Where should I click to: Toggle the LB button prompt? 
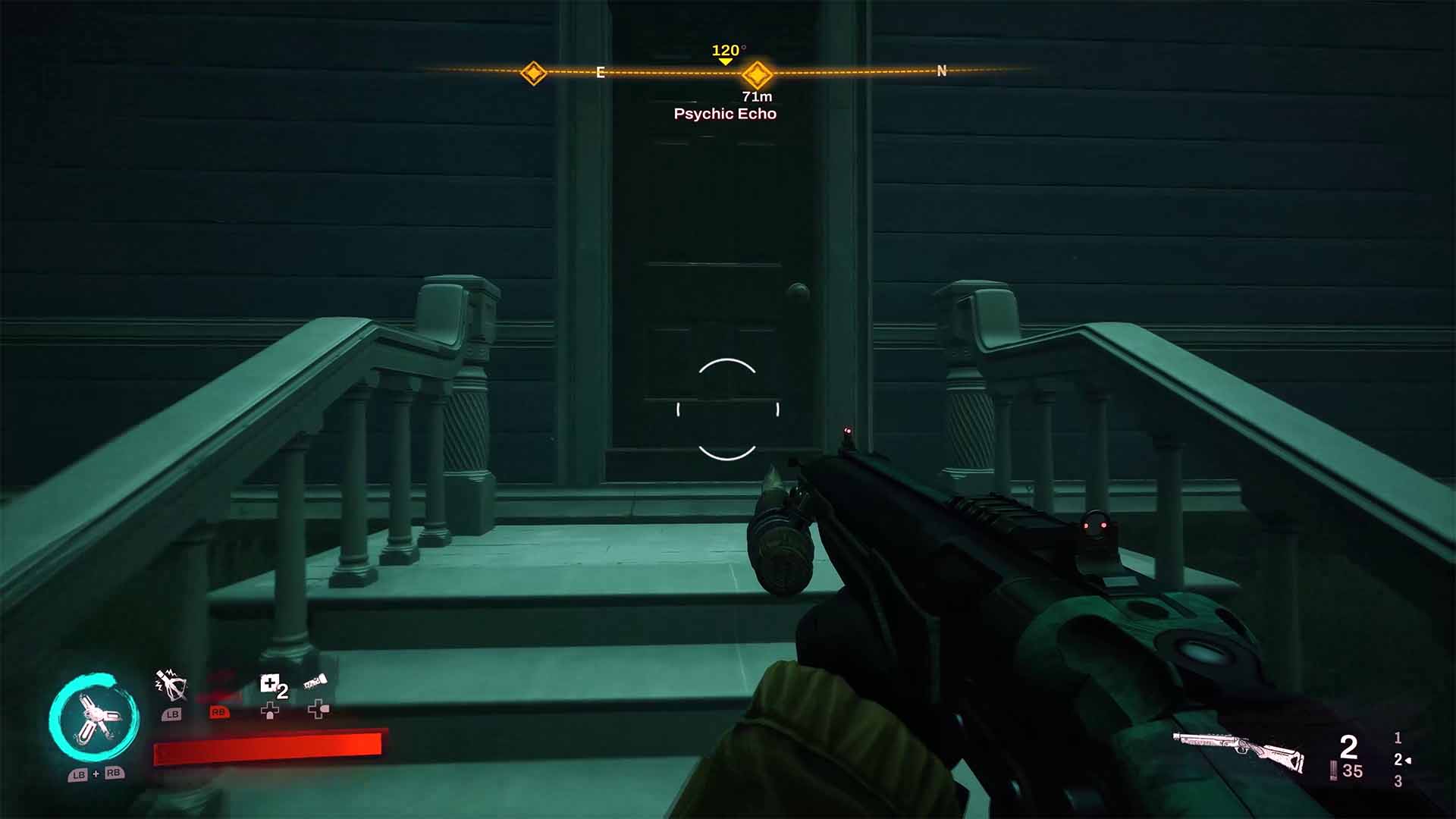pyautogui.click(x=172, y=714)
